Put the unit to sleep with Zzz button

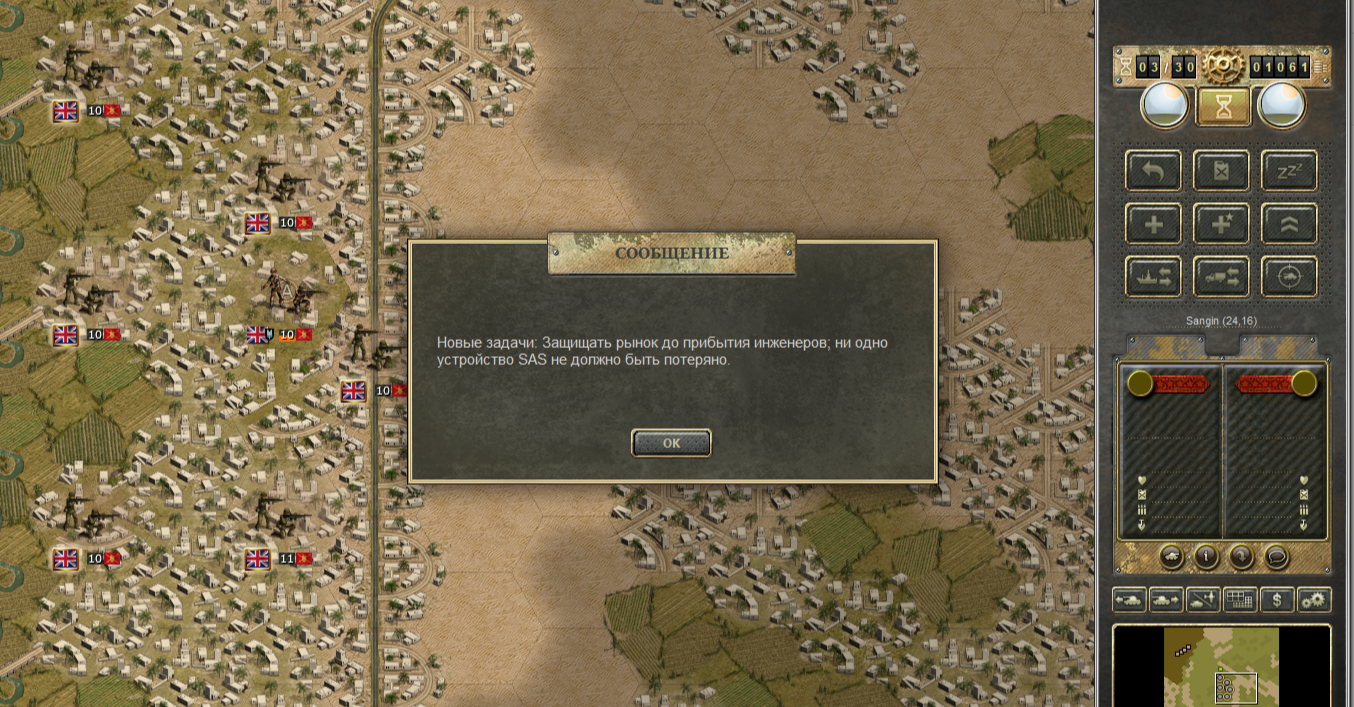[1288, 170]
